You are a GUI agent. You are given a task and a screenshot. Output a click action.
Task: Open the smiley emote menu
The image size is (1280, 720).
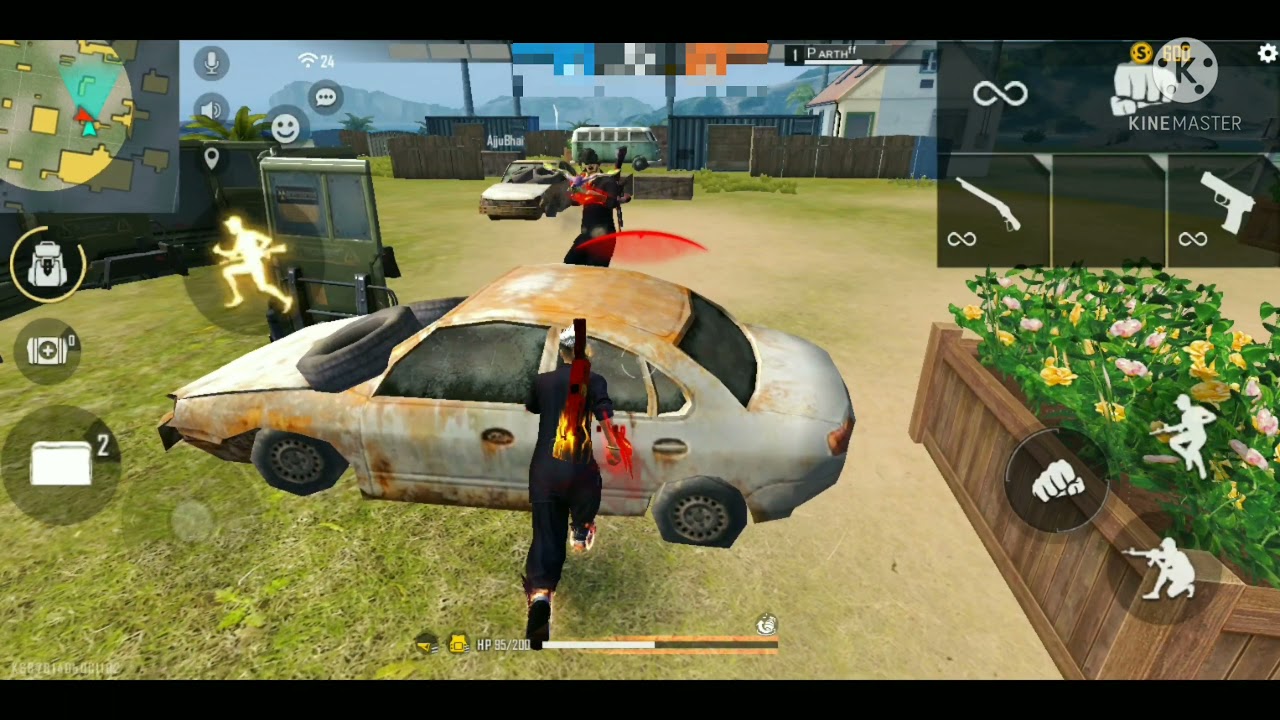click(x=286, y=127)
